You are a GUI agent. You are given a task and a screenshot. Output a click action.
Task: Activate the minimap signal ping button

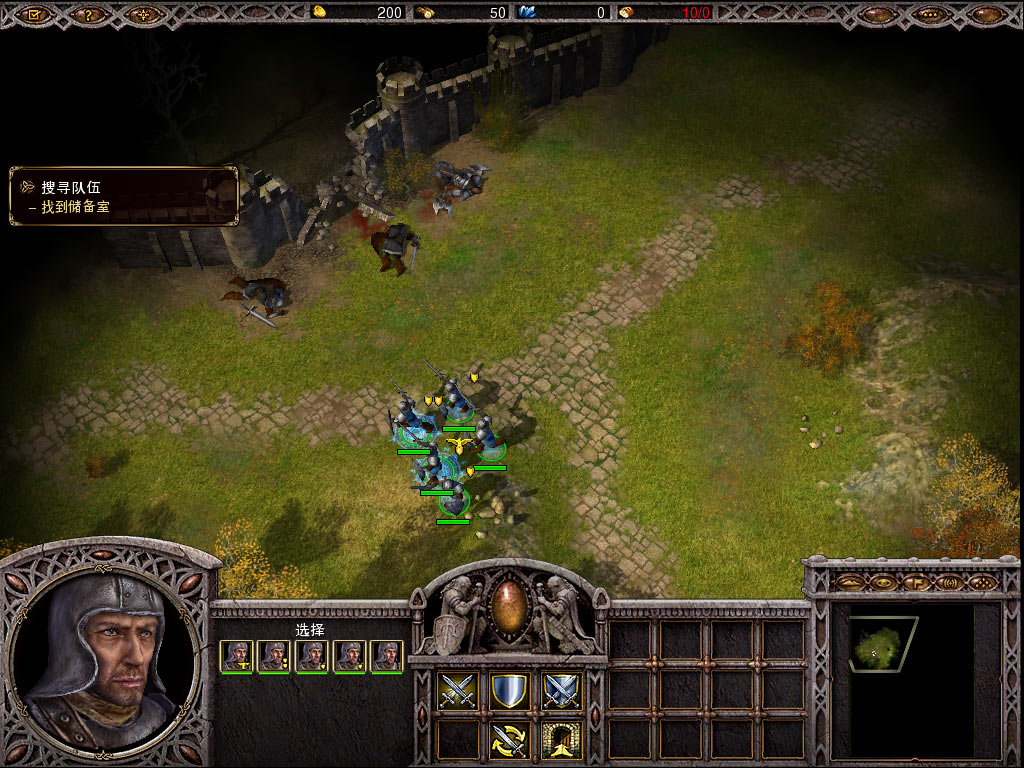[x=949, y=581]
